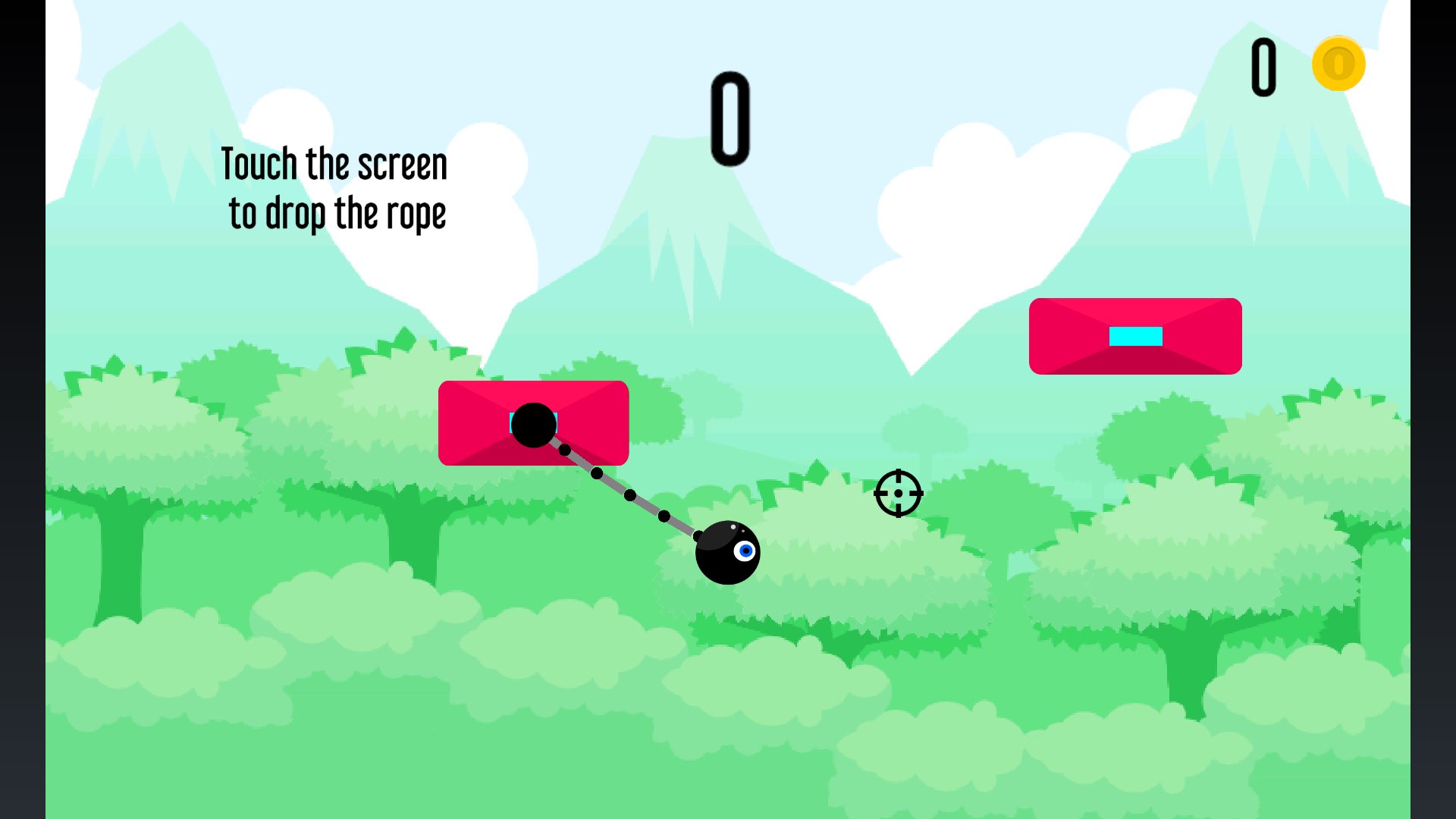1456x819 pixels.
Task: Click the 'to drop the rope' text line
Action: pos(337,212)
